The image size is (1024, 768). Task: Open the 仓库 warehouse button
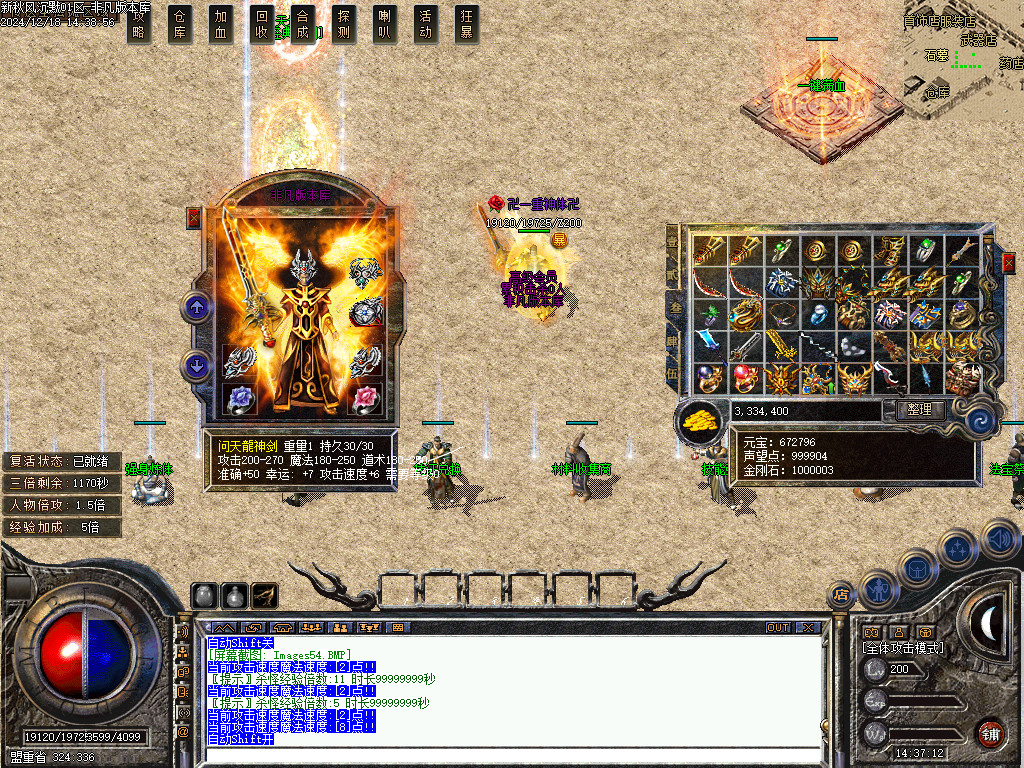point(180,24)
